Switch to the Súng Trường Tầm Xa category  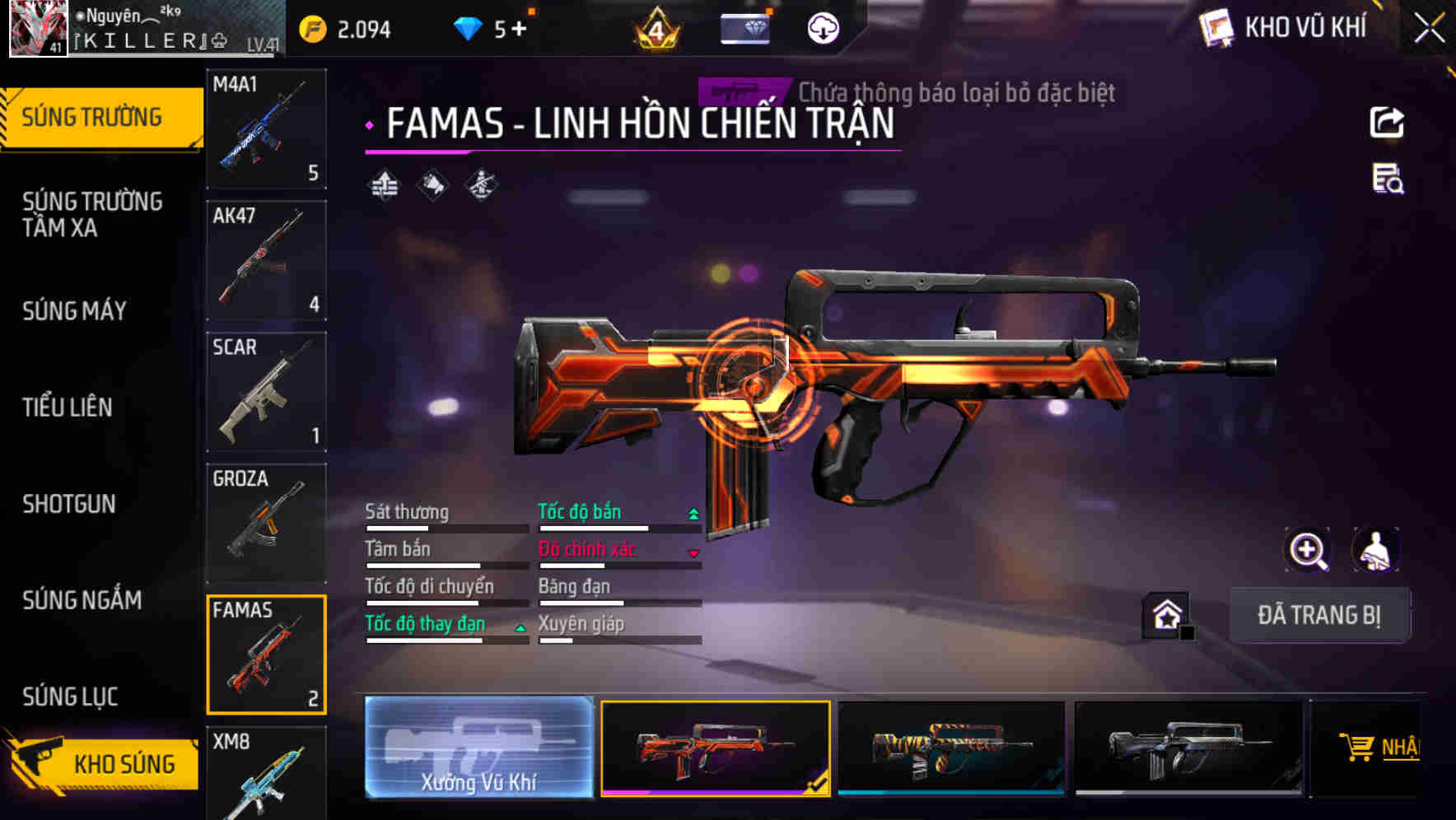click(x=92, y=214)
